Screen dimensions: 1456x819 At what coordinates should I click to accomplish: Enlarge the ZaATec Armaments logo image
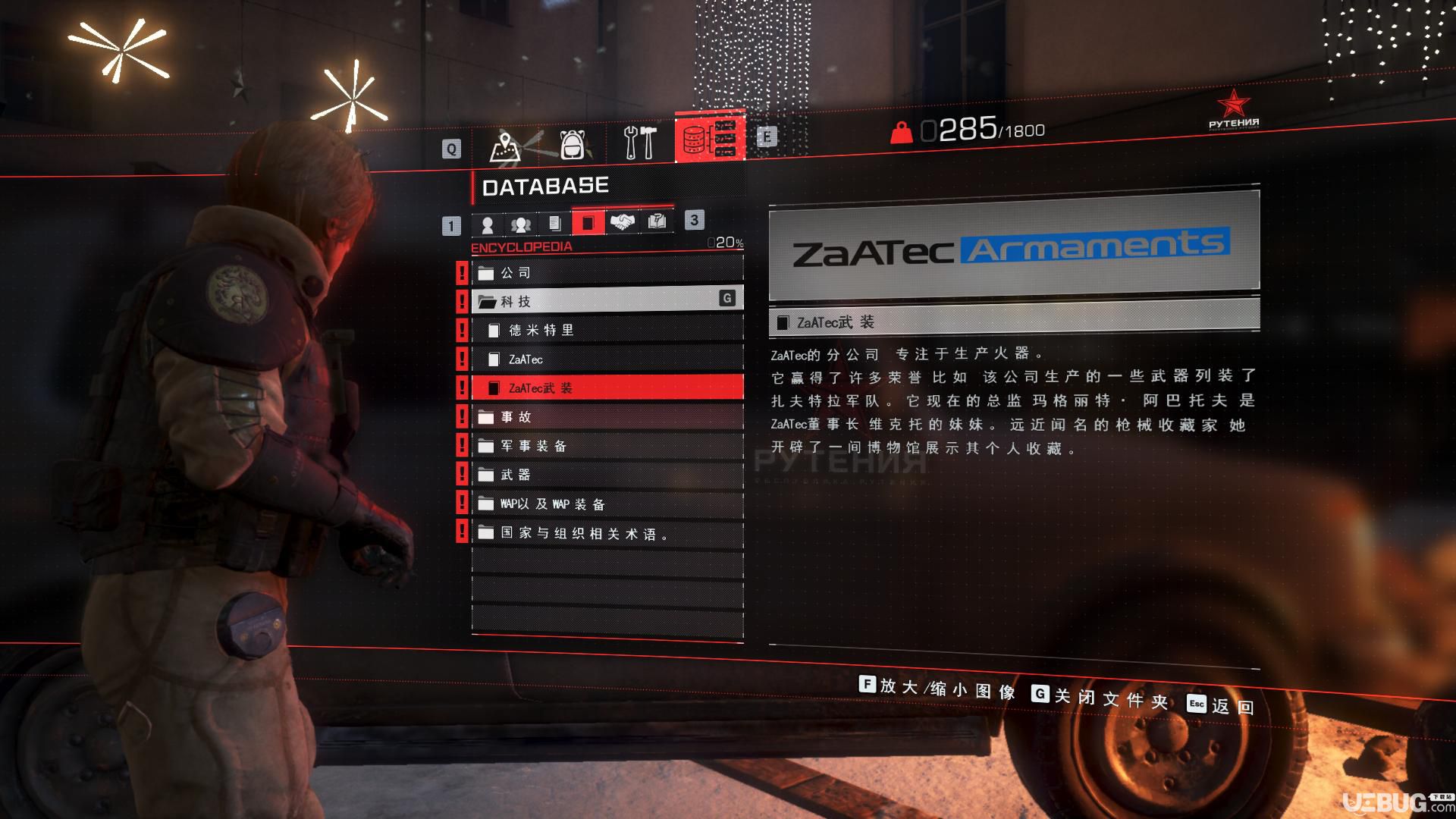pyautogui.click(x=1014, y=246)
